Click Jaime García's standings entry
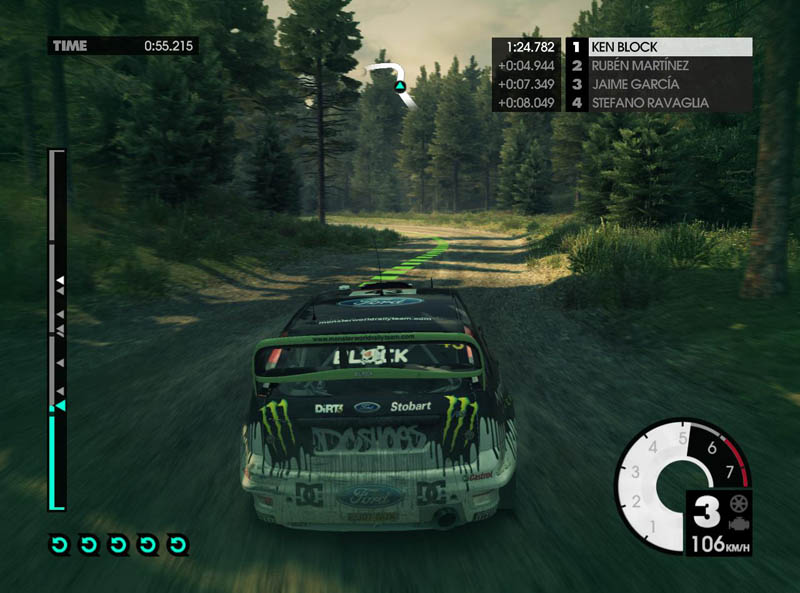 (660, 84)
